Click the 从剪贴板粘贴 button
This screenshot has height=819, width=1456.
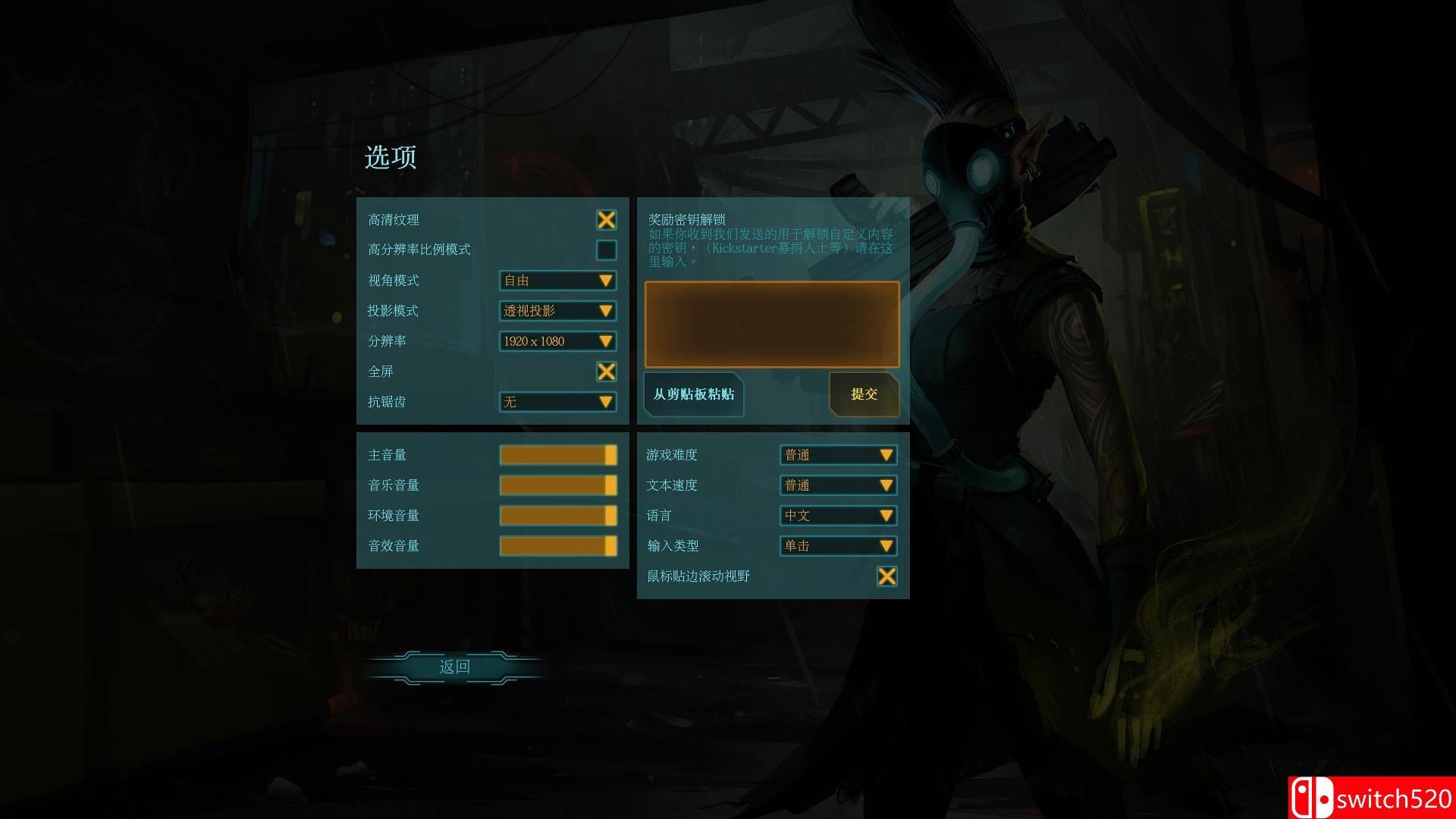[x=692, y=394]
